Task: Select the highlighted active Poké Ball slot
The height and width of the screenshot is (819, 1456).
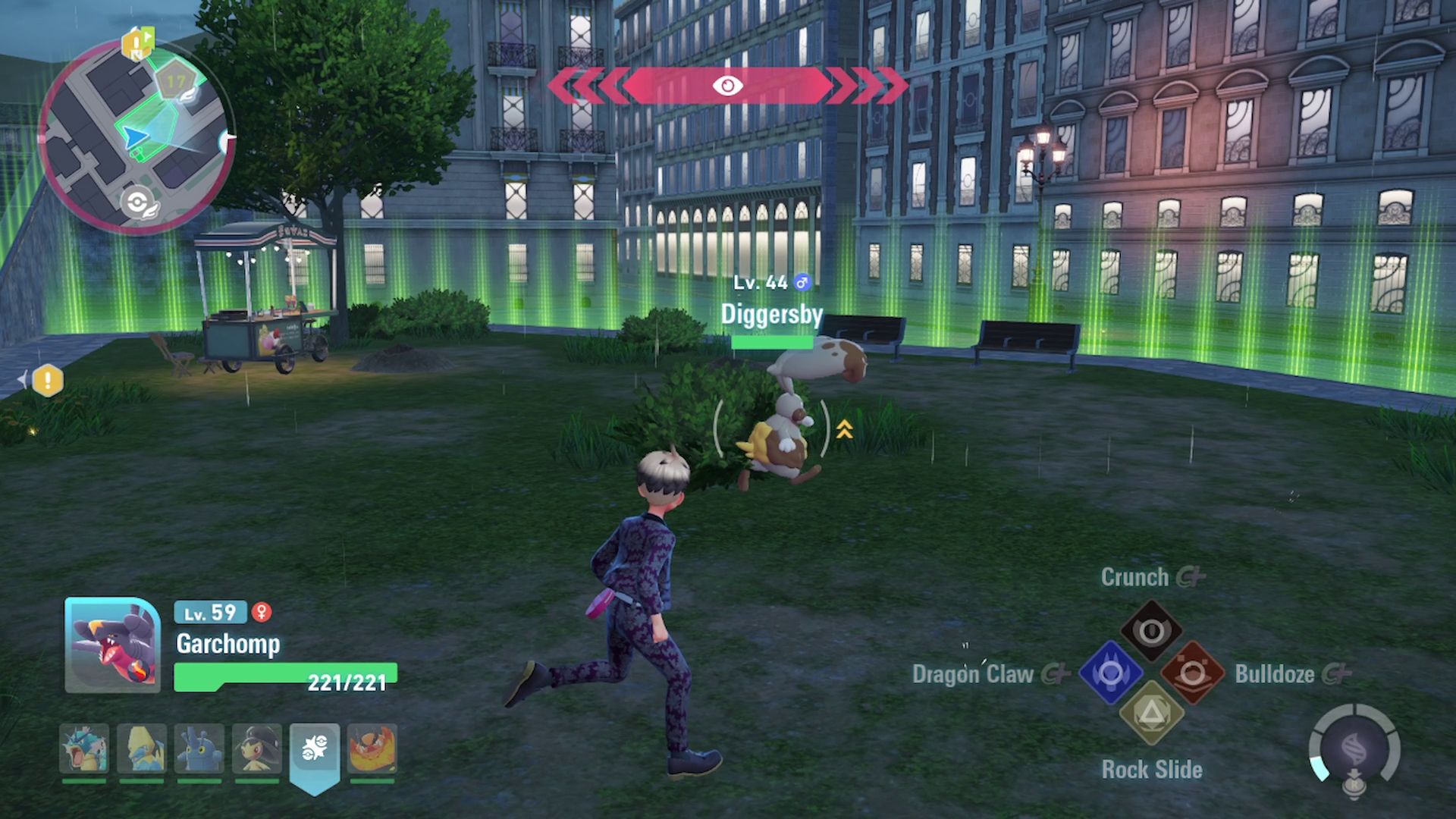Action: (x=315, y=751)
